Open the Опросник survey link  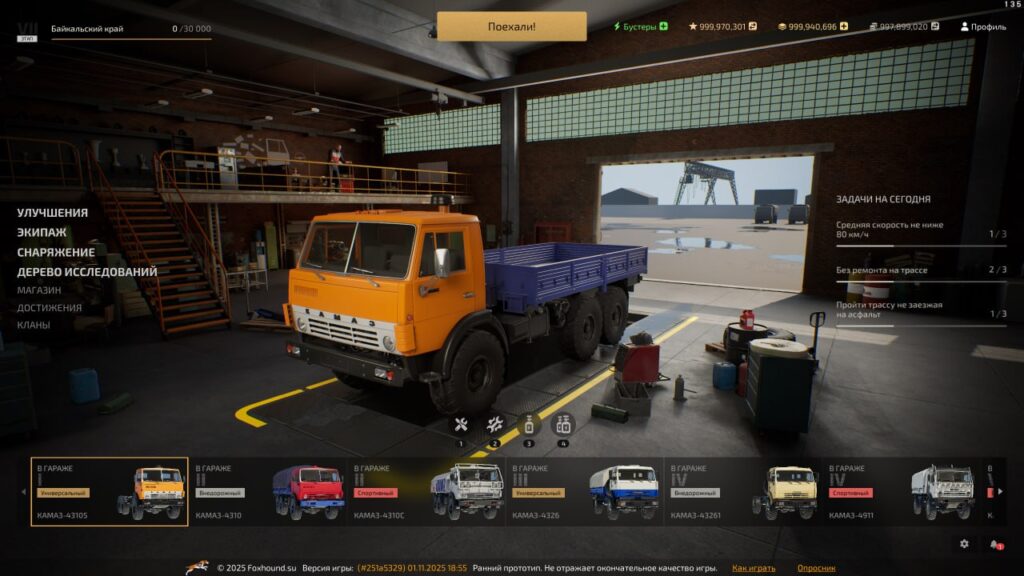click(817, 568)
